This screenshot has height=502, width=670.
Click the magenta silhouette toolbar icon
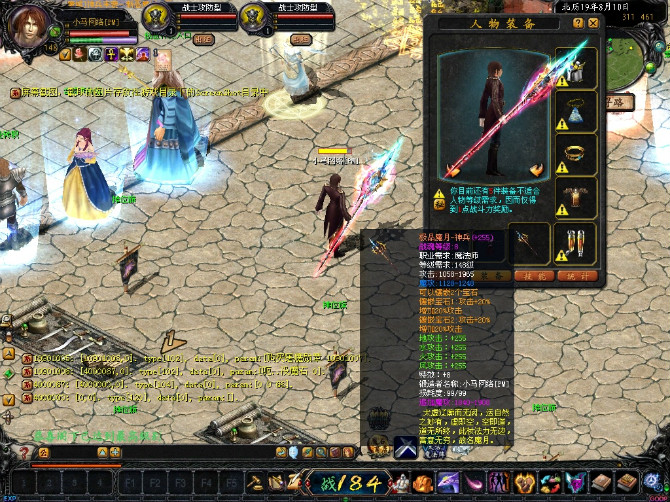497,482
